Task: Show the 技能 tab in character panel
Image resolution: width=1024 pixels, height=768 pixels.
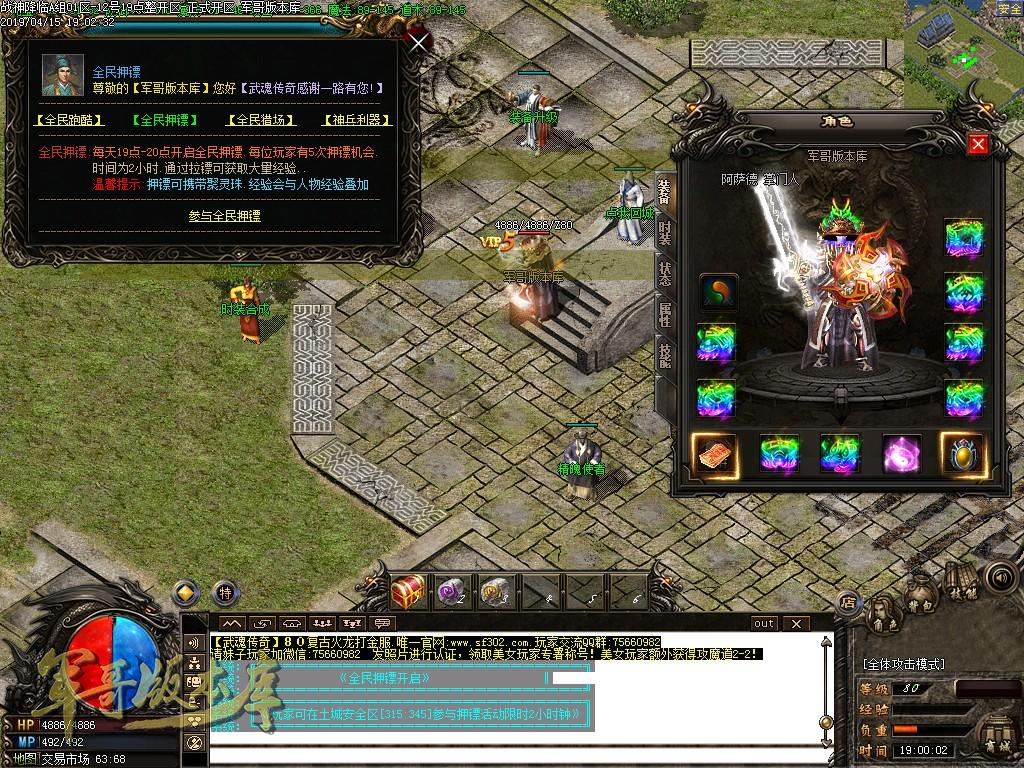Action: [x=665, y=356]
